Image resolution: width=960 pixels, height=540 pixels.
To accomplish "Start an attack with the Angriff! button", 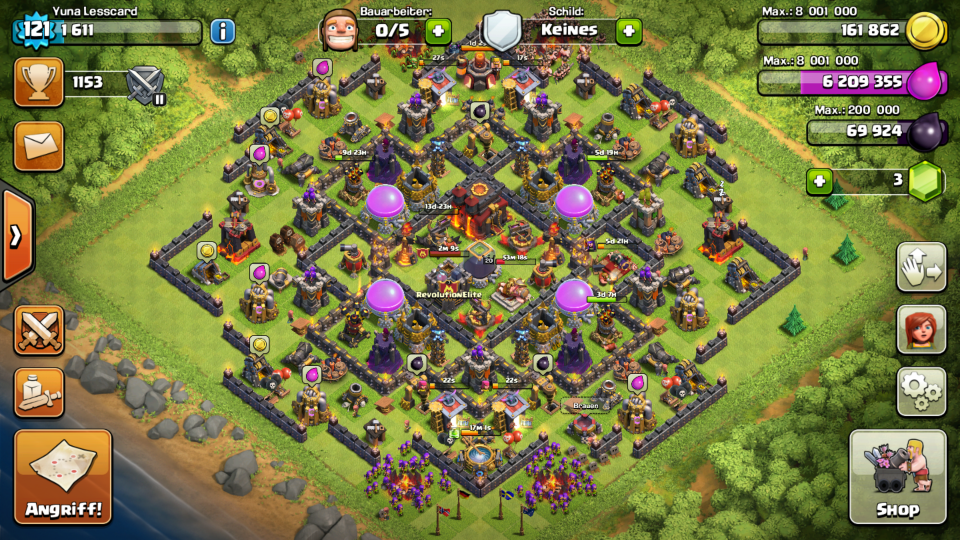I will tap(62, 477).
